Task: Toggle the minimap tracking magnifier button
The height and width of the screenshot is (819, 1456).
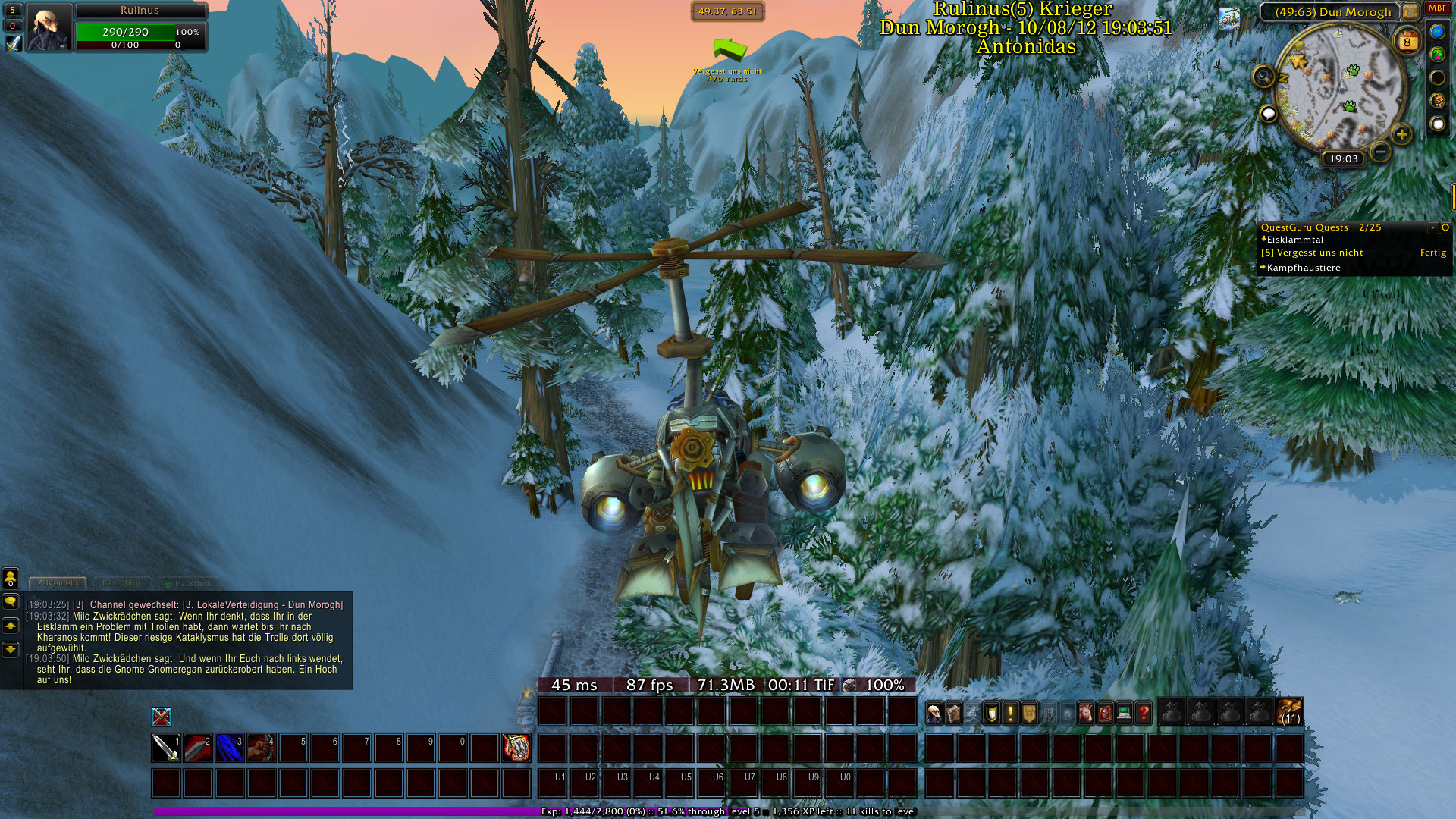Action: [x=1263, y=76]
